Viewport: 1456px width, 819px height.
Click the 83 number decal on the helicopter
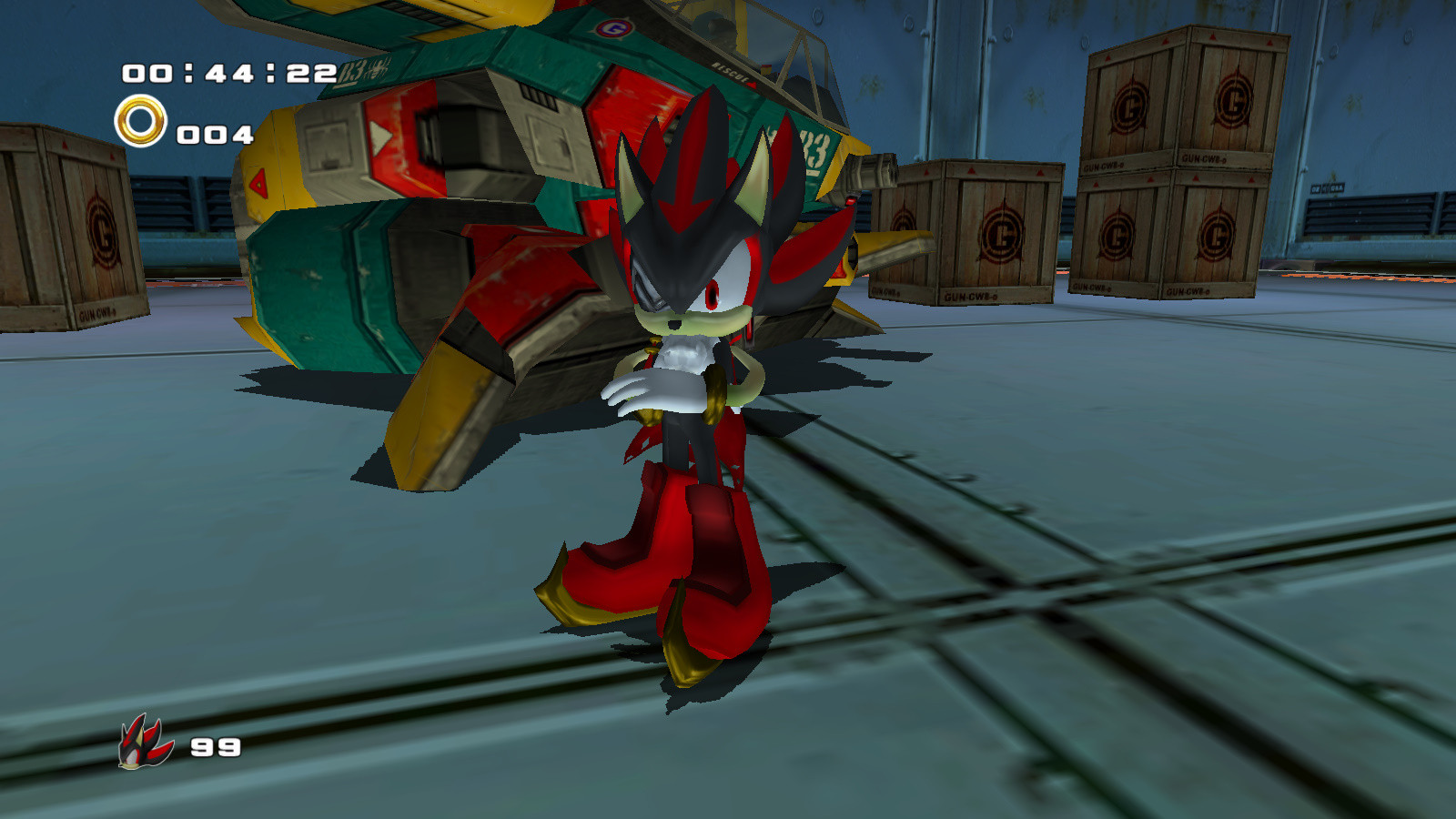[x=814, y=150]
